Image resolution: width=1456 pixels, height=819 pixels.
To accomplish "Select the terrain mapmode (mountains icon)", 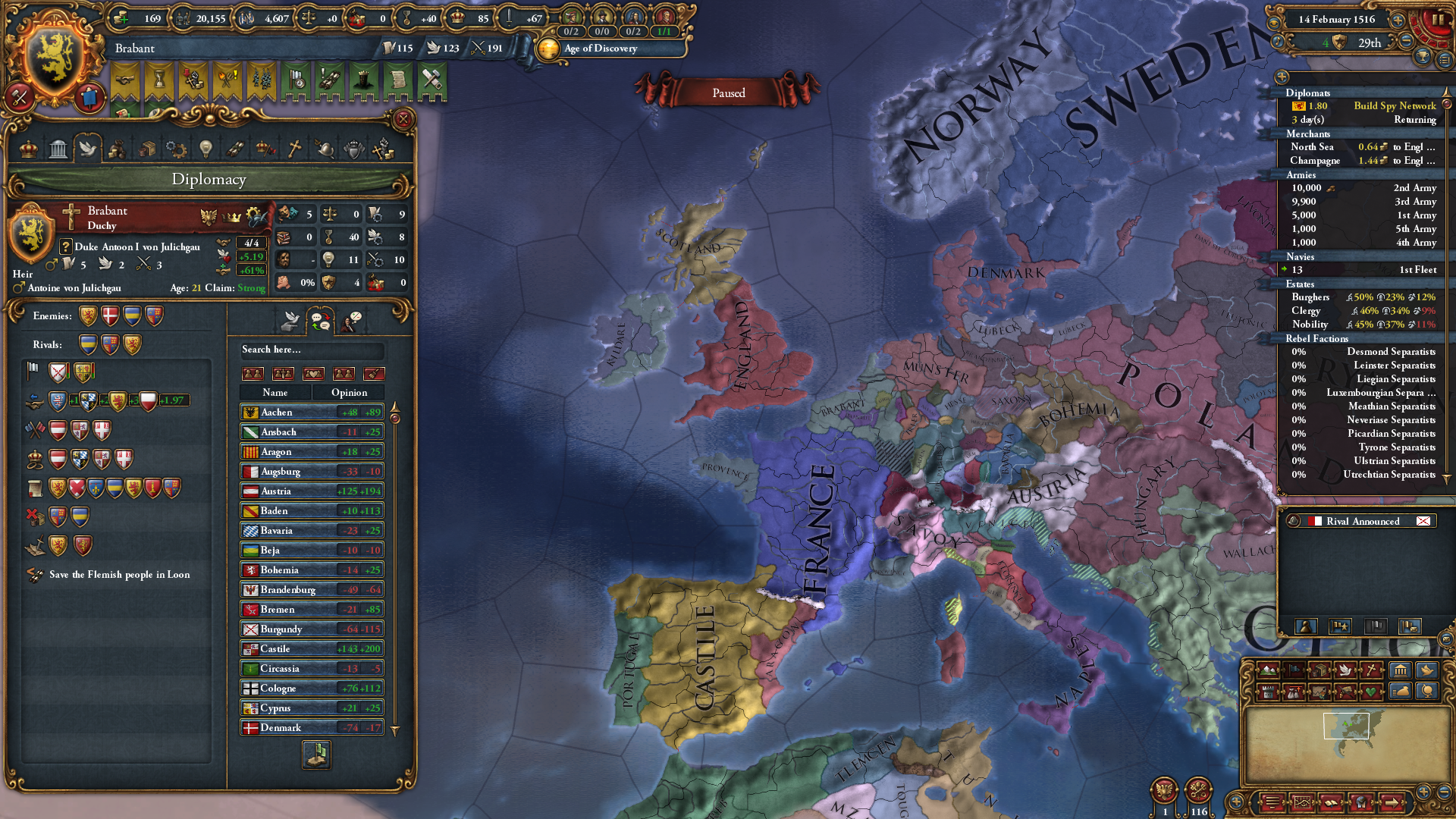I will tap(1267, 670).
